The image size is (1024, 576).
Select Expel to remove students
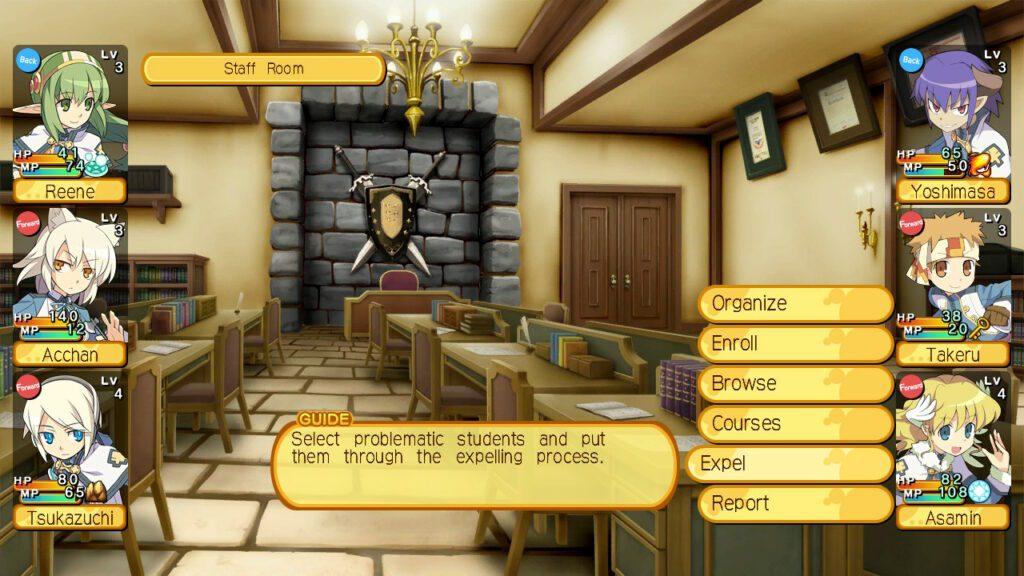788,464
